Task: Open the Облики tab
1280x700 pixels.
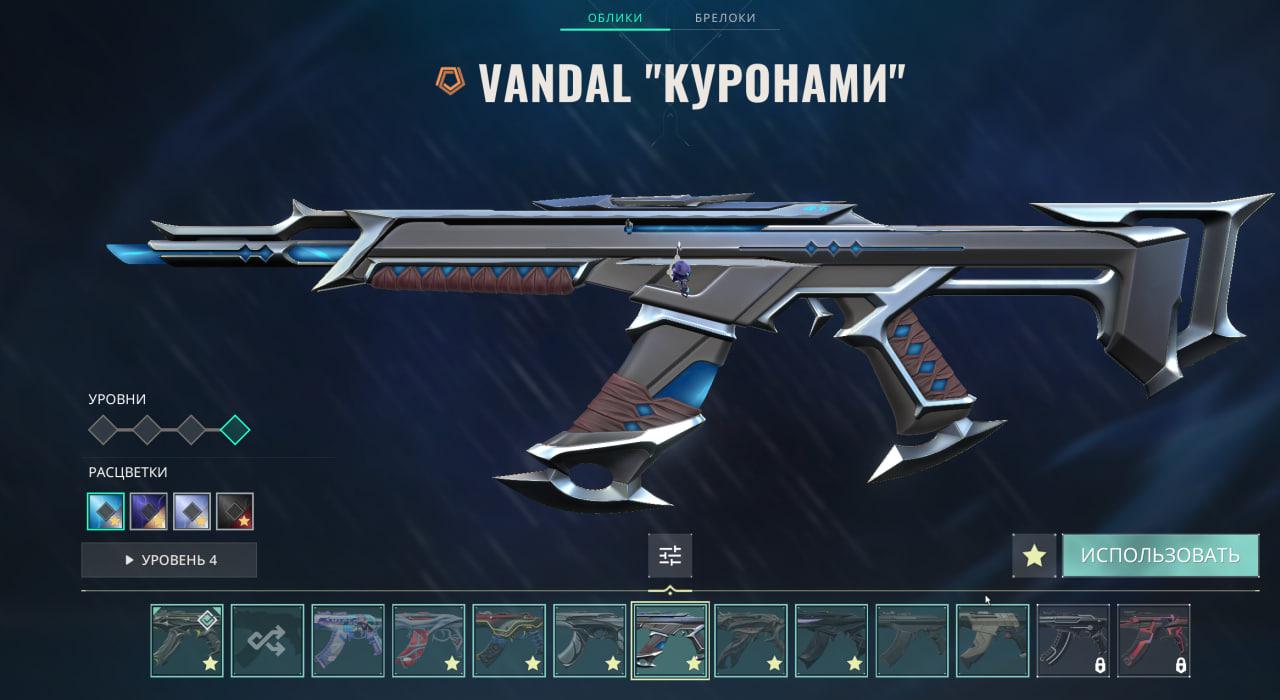Action: coord(615,18)
